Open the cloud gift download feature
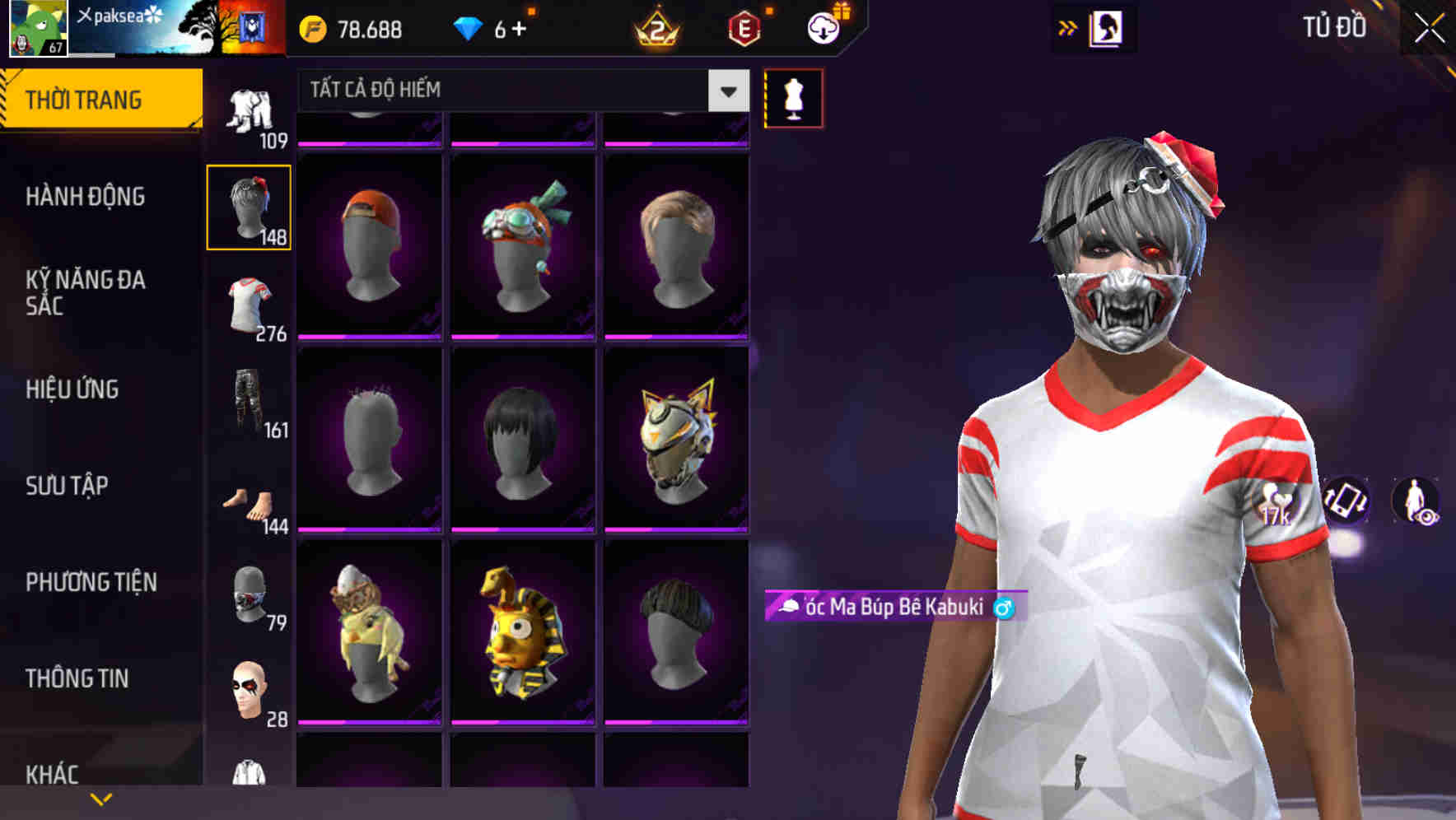This screenshot has height=820, width=1456. (824, 26)
